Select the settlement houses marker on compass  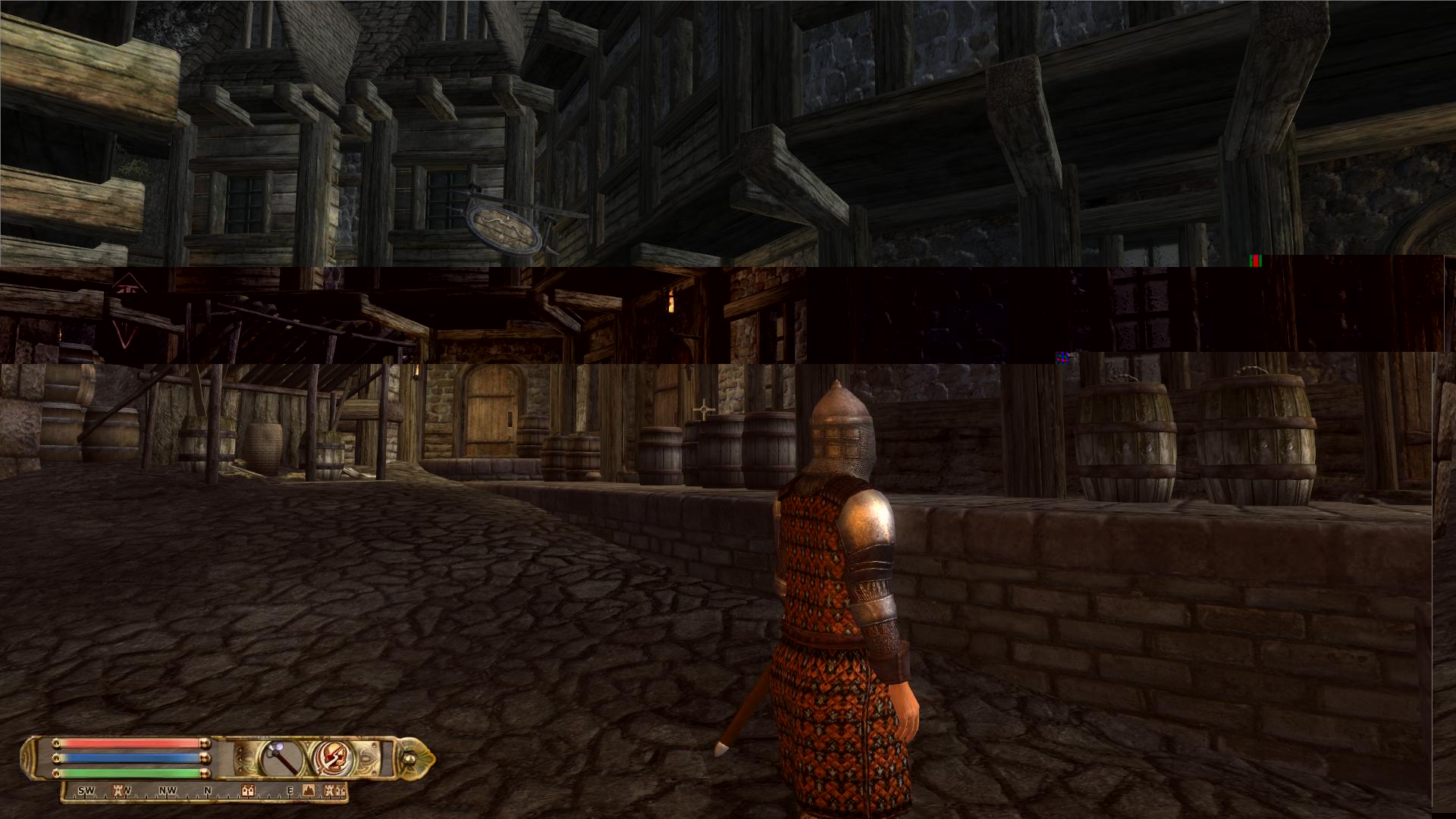tap(247, 791)
